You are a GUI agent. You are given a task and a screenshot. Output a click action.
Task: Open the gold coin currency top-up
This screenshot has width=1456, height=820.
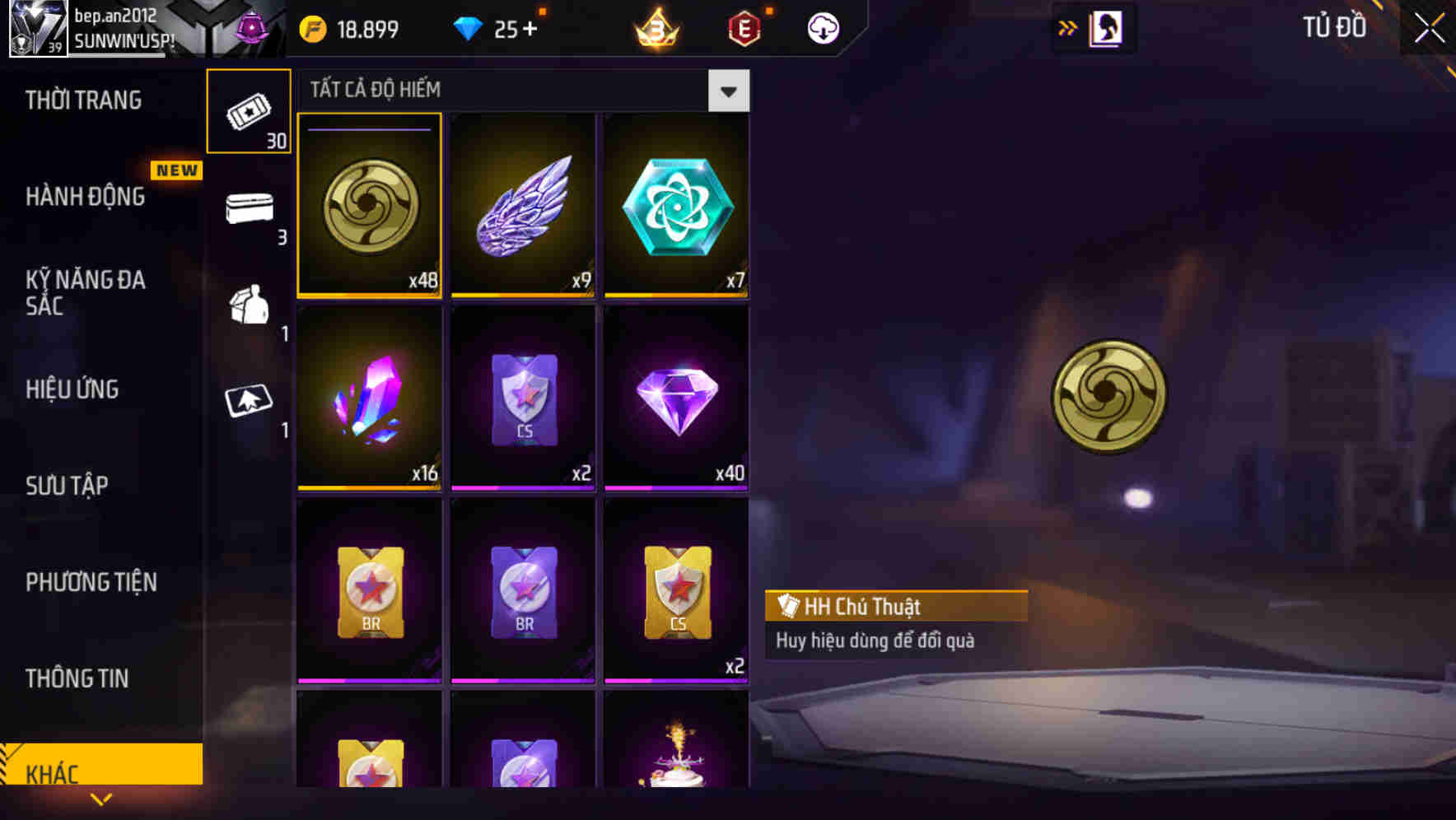(x=346, y=27)
